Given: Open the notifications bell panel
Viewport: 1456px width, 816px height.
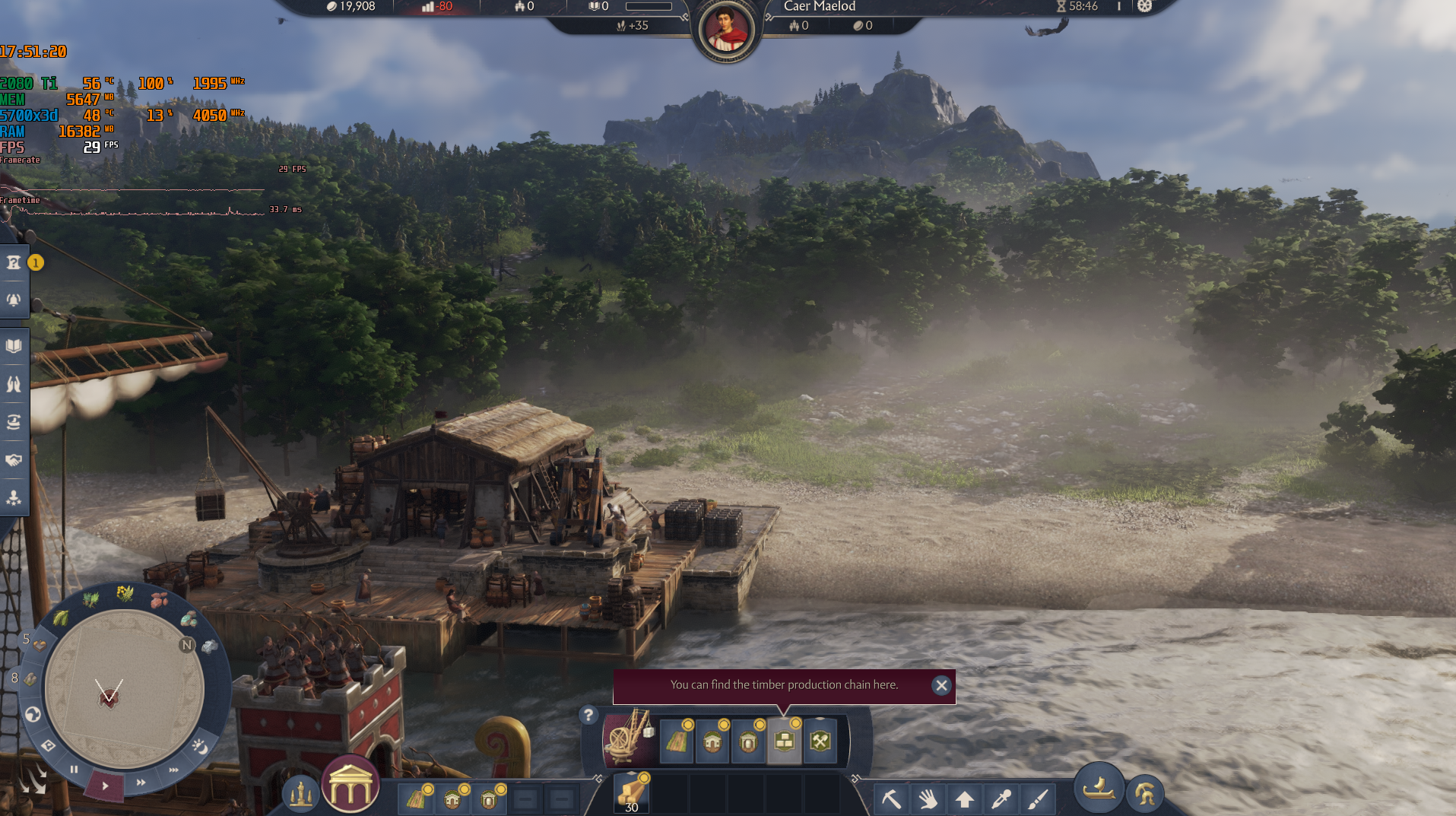Looking at the screenshot, I should pos(14,300).
